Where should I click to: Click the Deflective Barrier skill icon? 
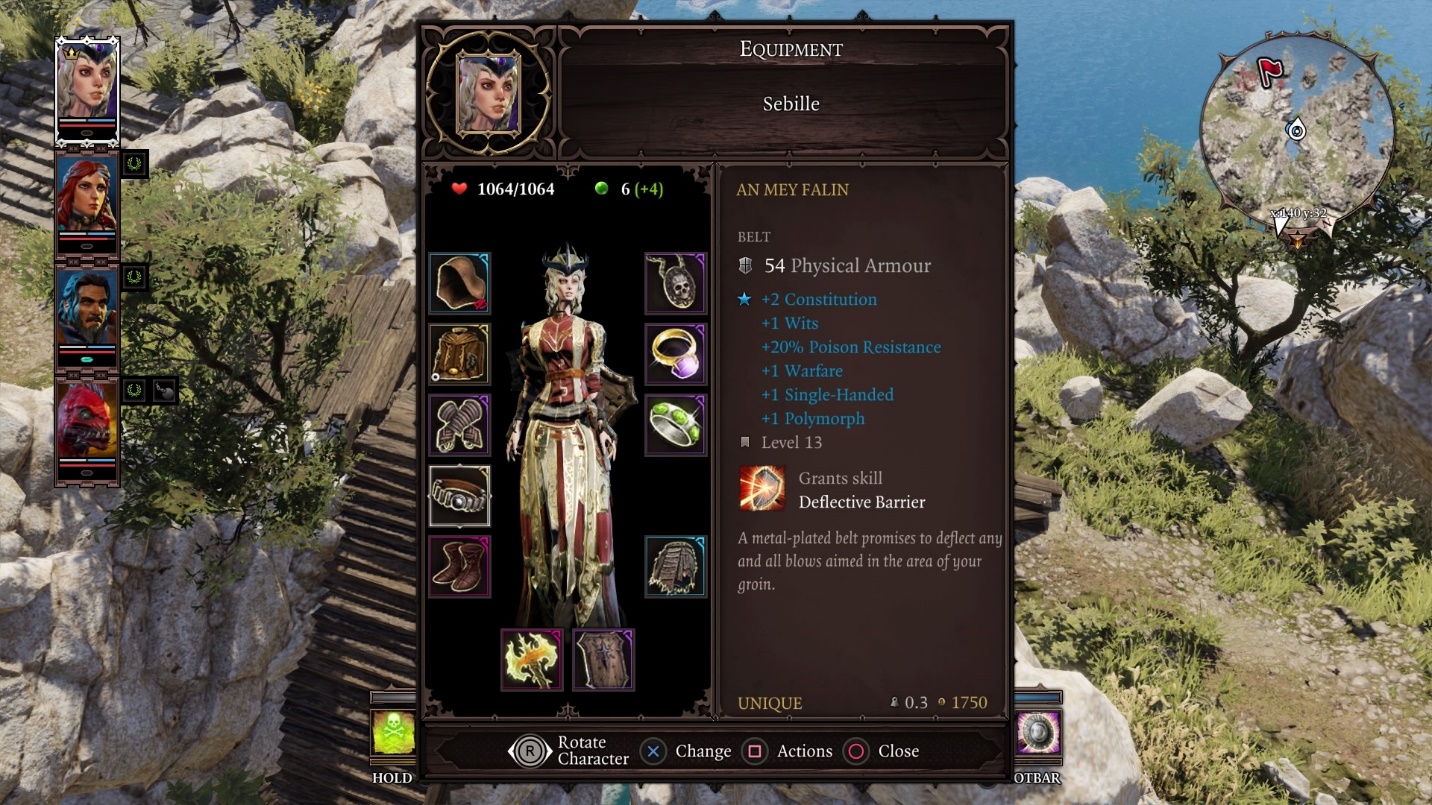(763, 489)
